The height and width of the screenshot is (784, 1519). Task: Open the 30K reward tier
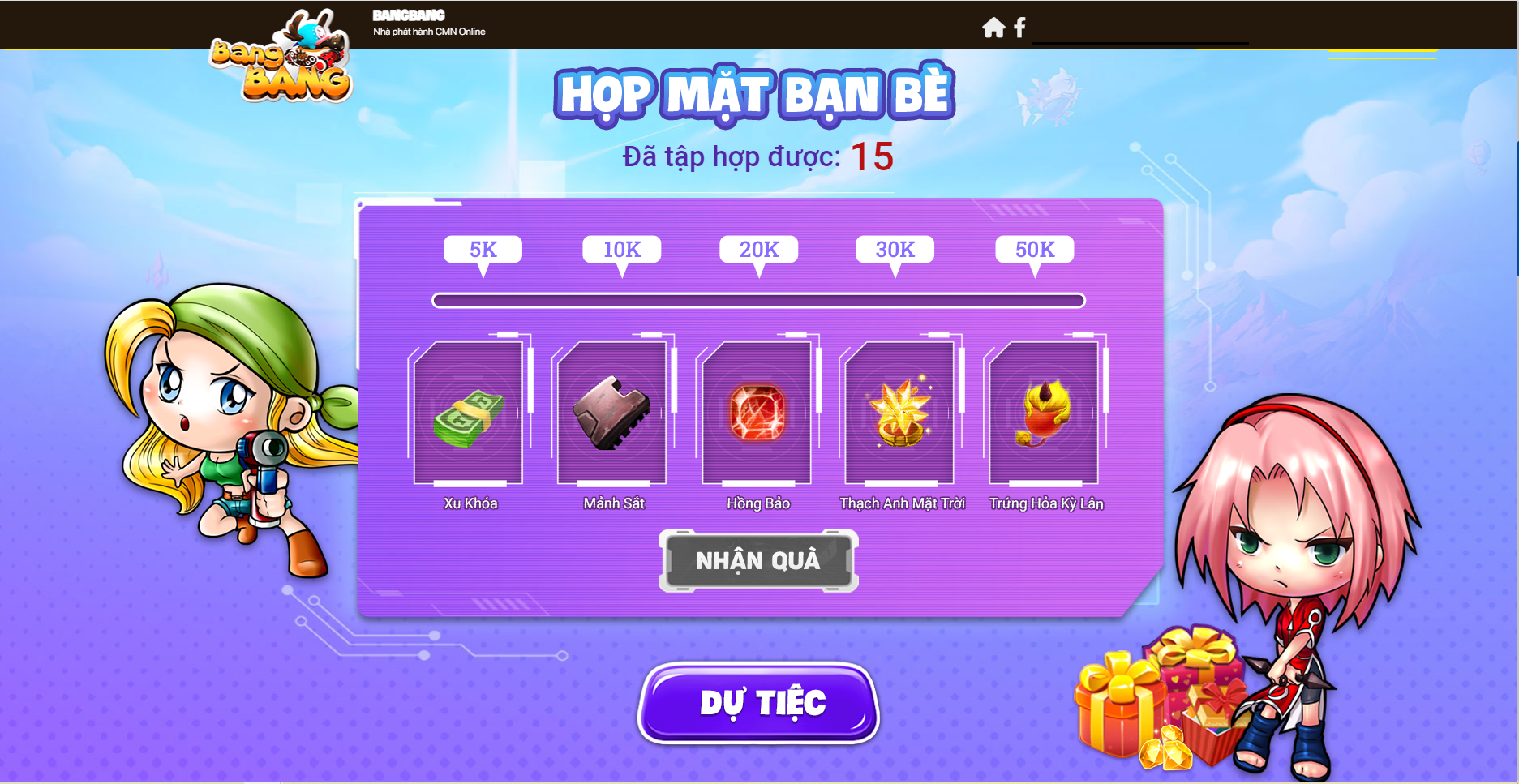(896, 250)
